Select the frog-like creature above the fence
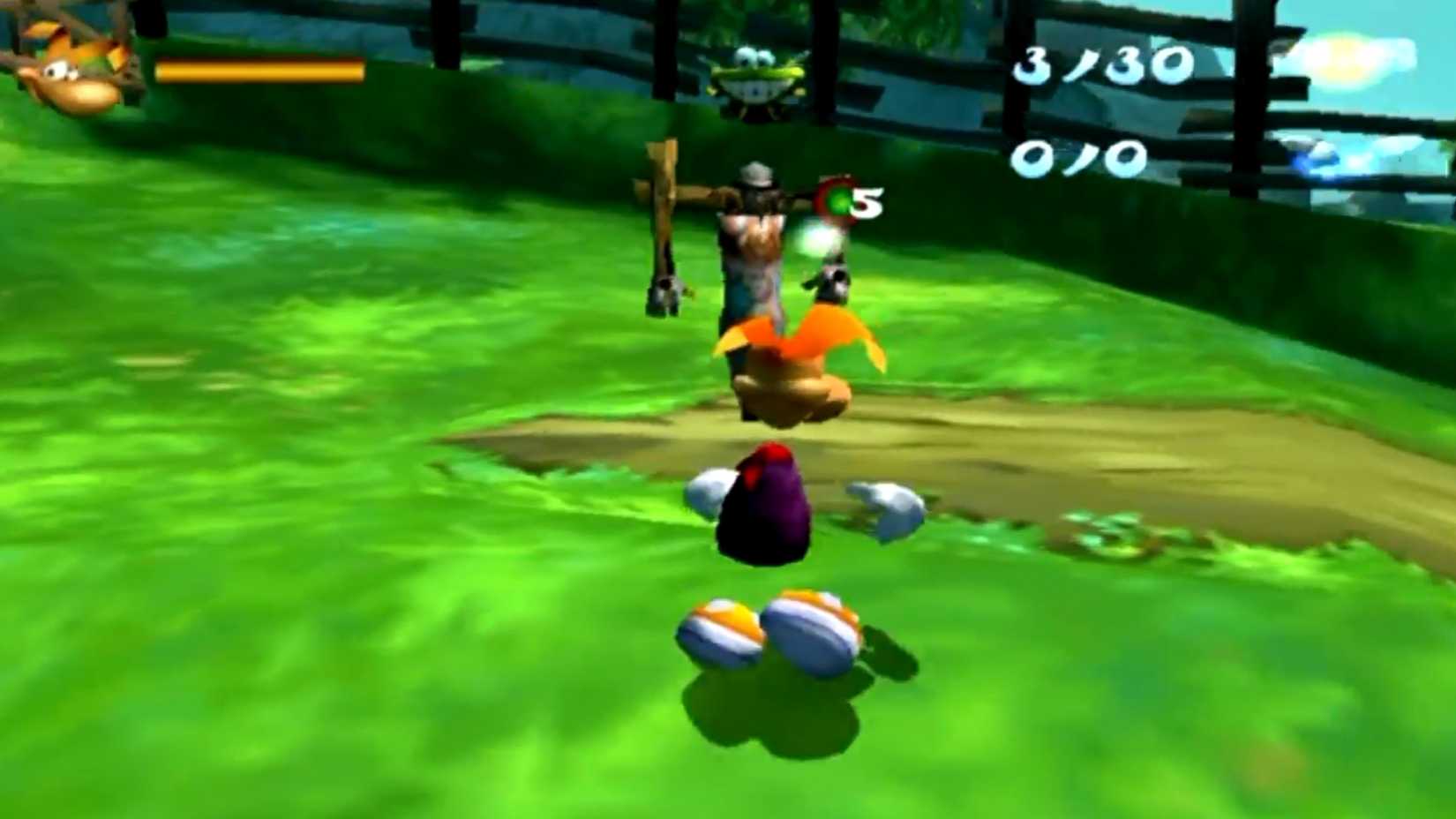 pyautogui.click(x=754, y=79)
